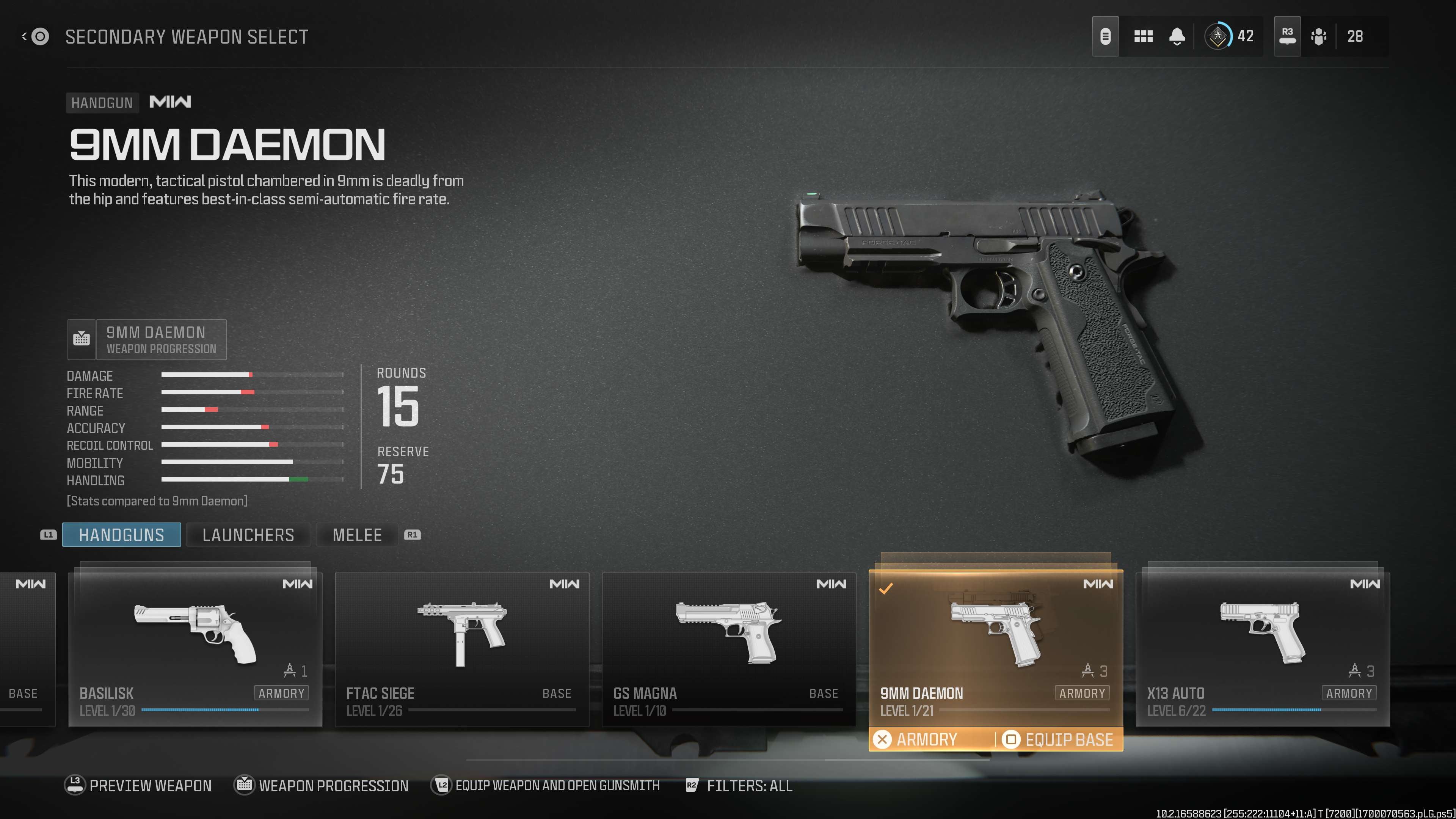
Task: Select the Handguns tab
Action: (121, 535)
